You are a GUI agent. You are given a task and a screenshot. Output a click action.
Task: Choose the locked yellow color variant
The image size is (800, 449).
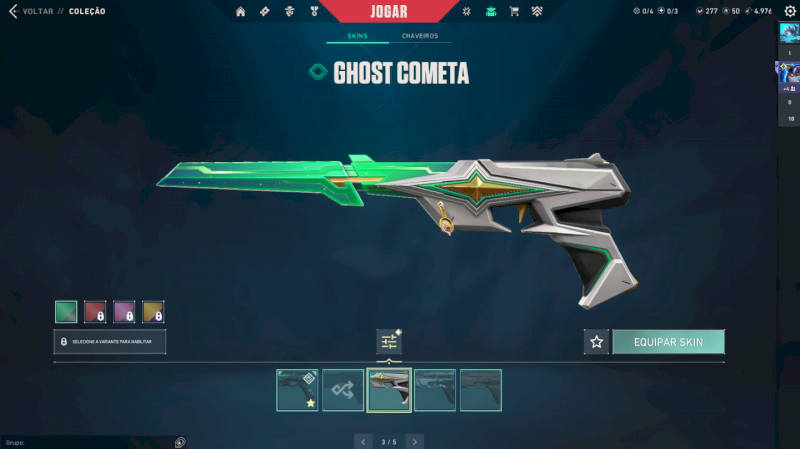(153, 312)
